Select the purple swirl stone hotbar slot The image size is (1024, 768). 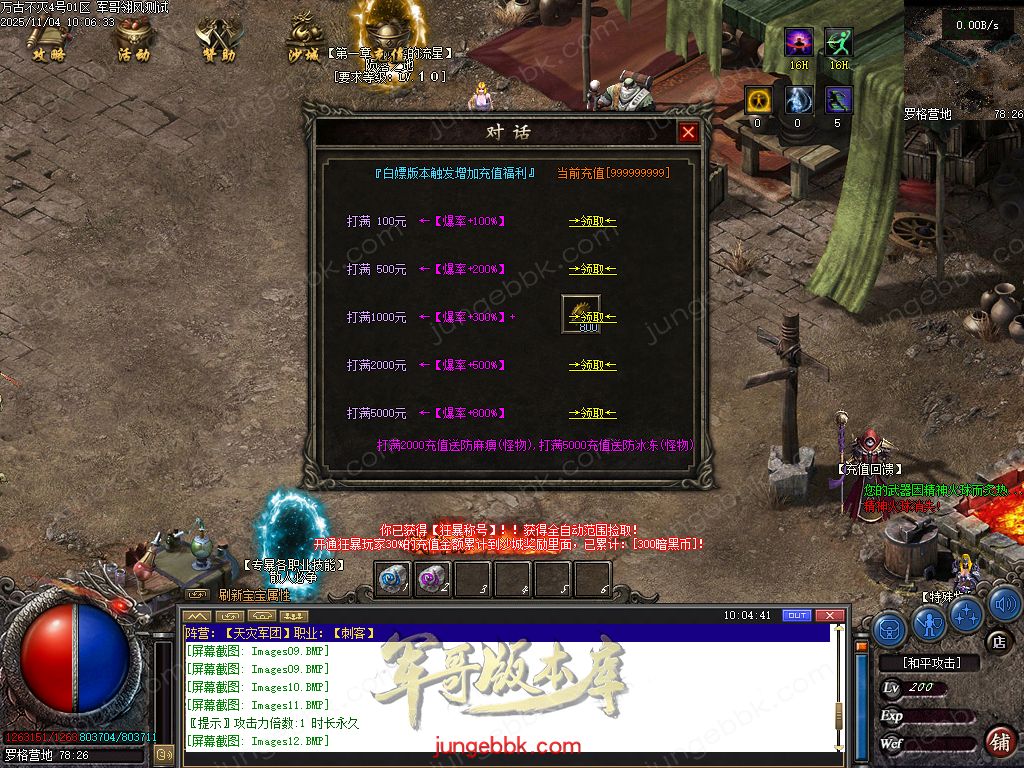click(x=432, y=579)
